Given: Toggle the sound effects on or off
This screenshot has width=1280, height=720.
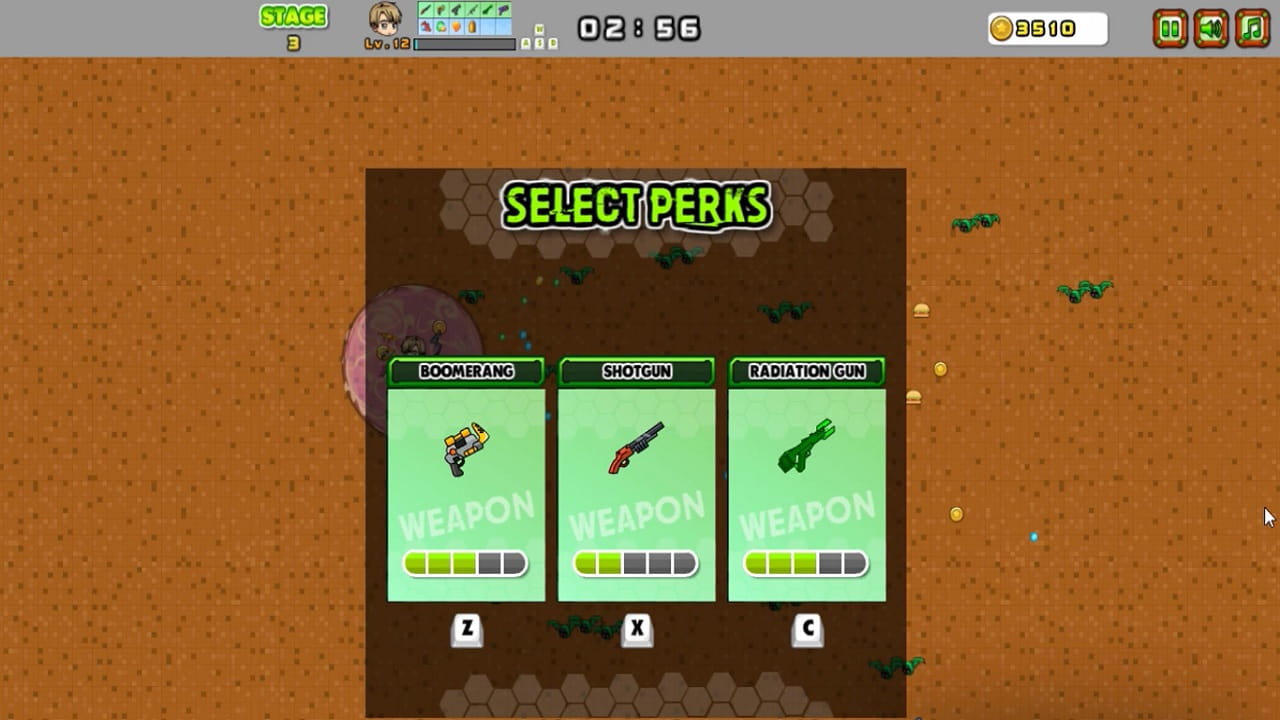Looking at the screenshot, I should coord(1210,29).
